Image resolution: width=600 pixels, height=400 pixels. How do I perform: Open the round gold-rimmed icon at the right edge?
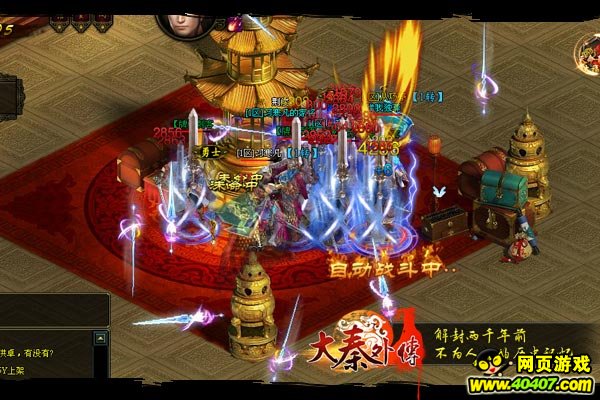[x=588, y=53]
